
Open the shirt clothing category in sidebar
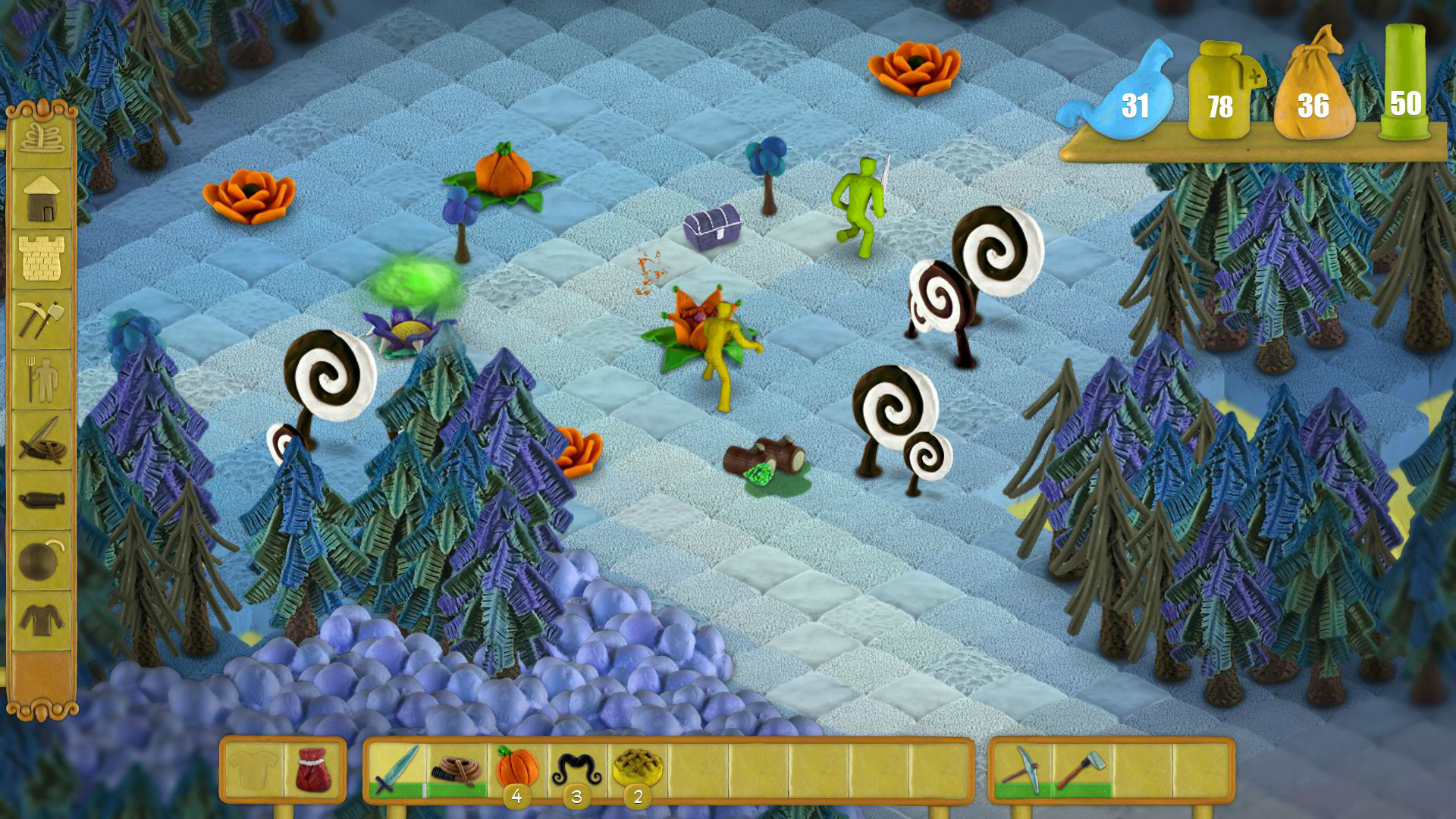pos(42,620)
